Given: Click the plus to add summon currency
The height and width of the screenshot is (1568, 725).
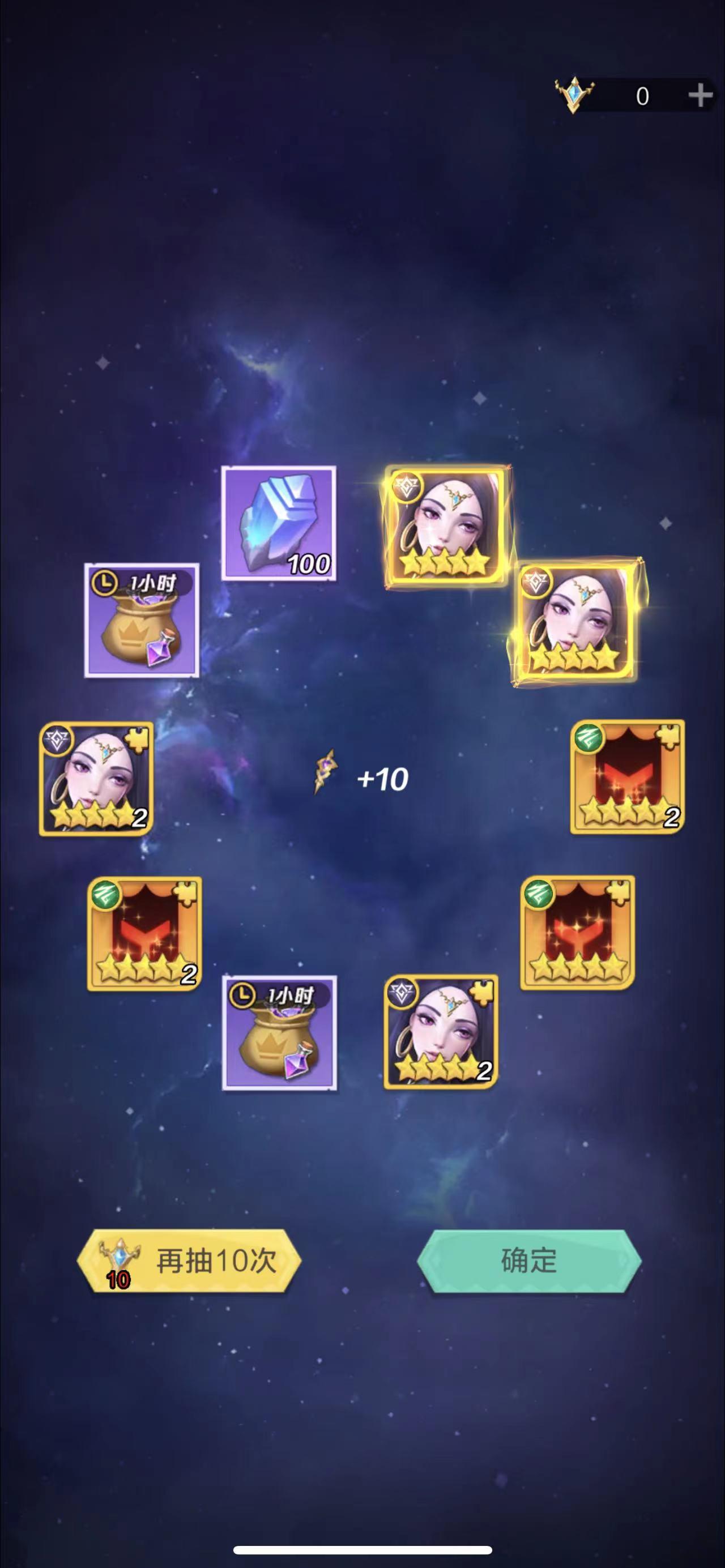Looking at the screenshot, I should pos(701,95).
